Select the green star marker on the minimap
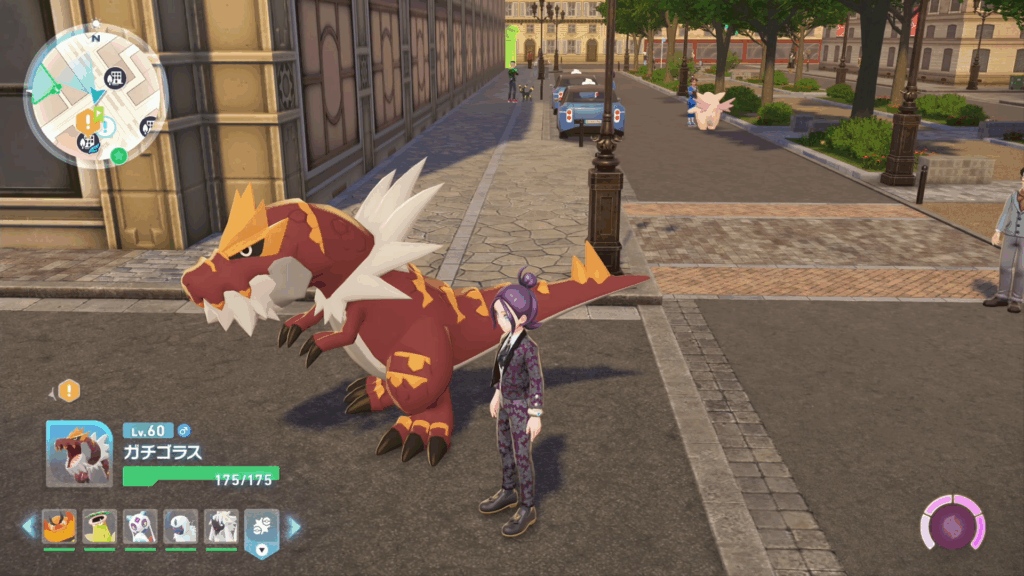Image resolution: width=1024 pixels, height=576 pixels. (x=119, y=155)
